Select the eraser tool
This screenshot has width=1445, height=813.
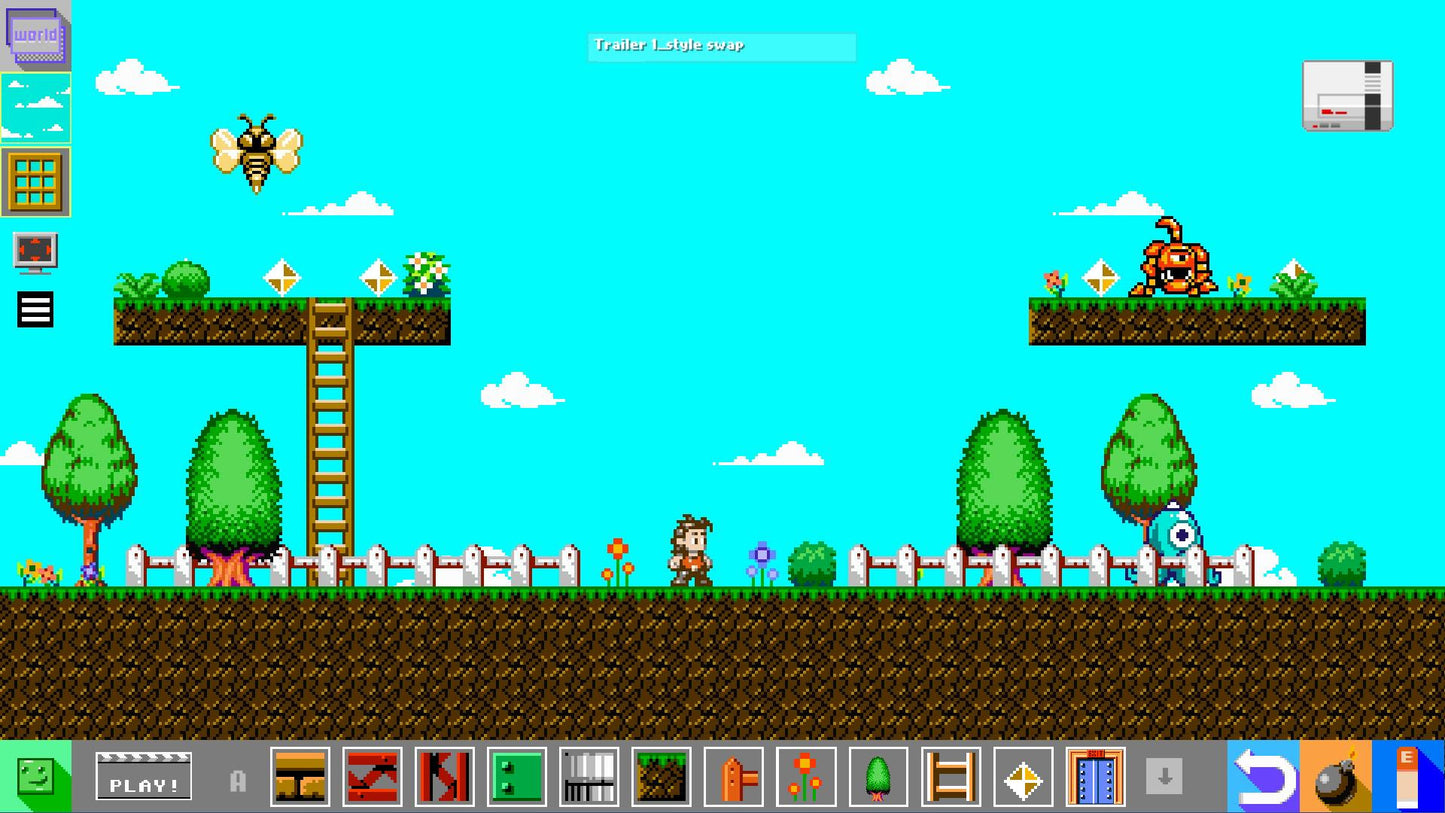(1412, 778)
